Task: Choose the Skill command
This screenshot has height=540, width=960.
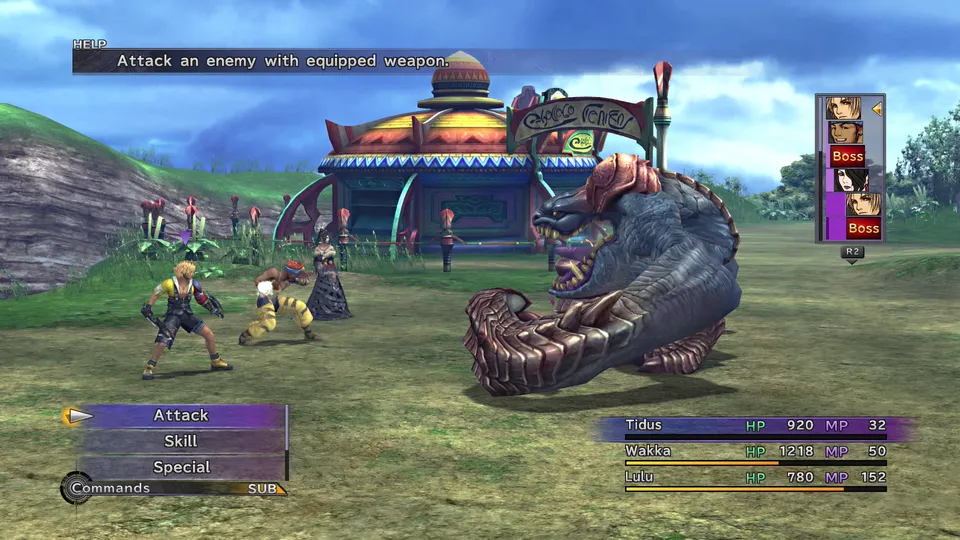Action: [181, 441]
